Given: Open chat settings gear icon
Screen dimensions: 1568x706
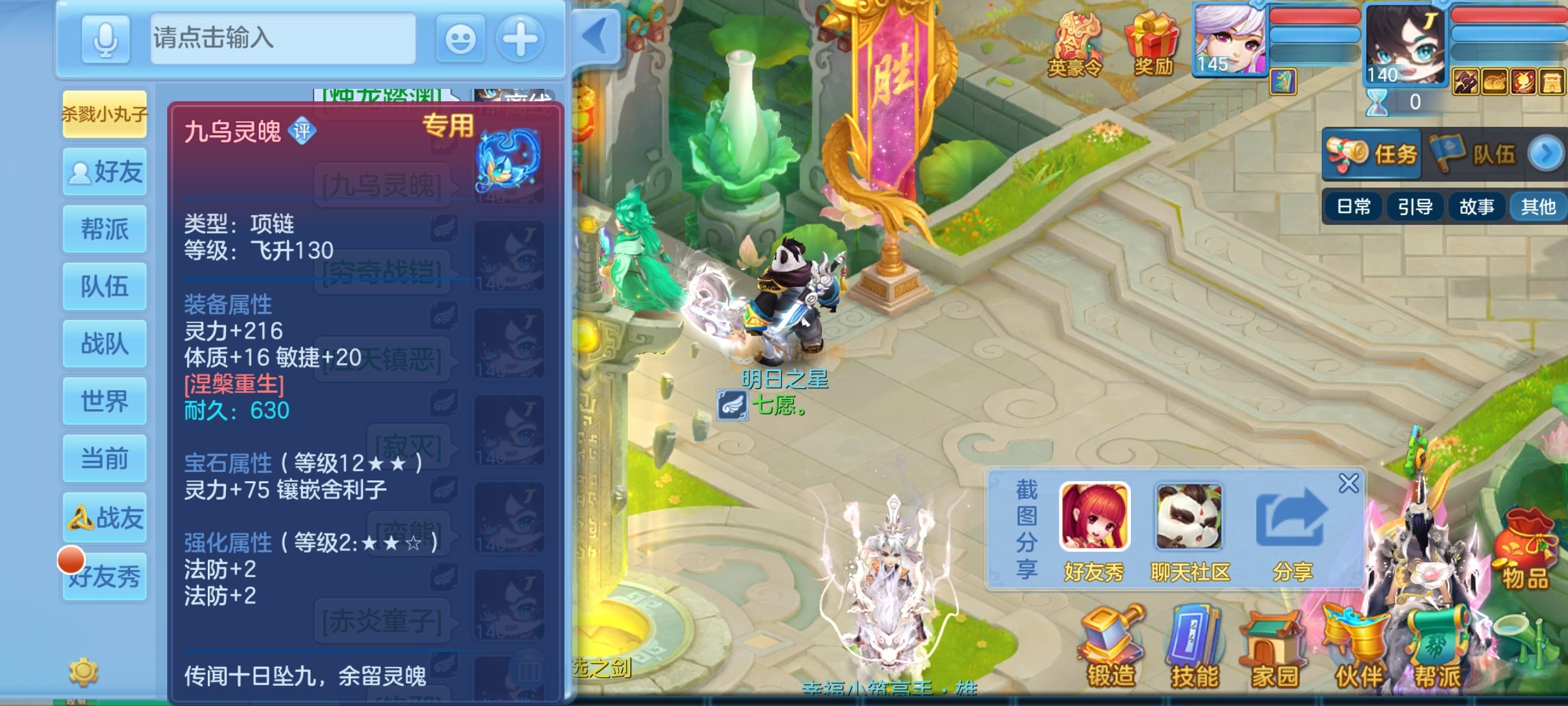Looking at the screenshot, I should (x=84, y=672).
